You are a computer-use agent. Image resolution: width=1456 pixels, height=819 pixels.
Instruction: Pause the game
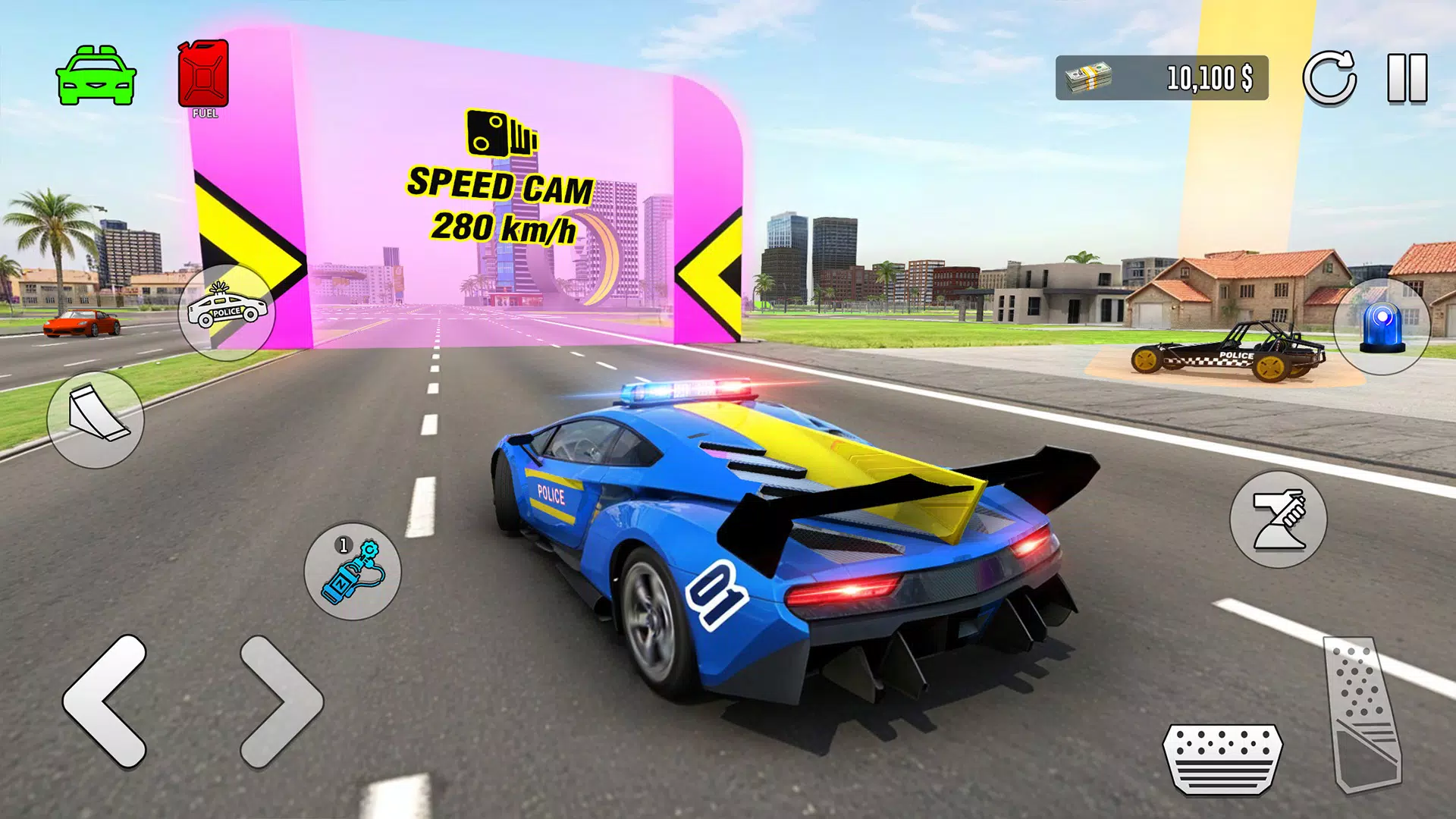(x=1406, y=76)
